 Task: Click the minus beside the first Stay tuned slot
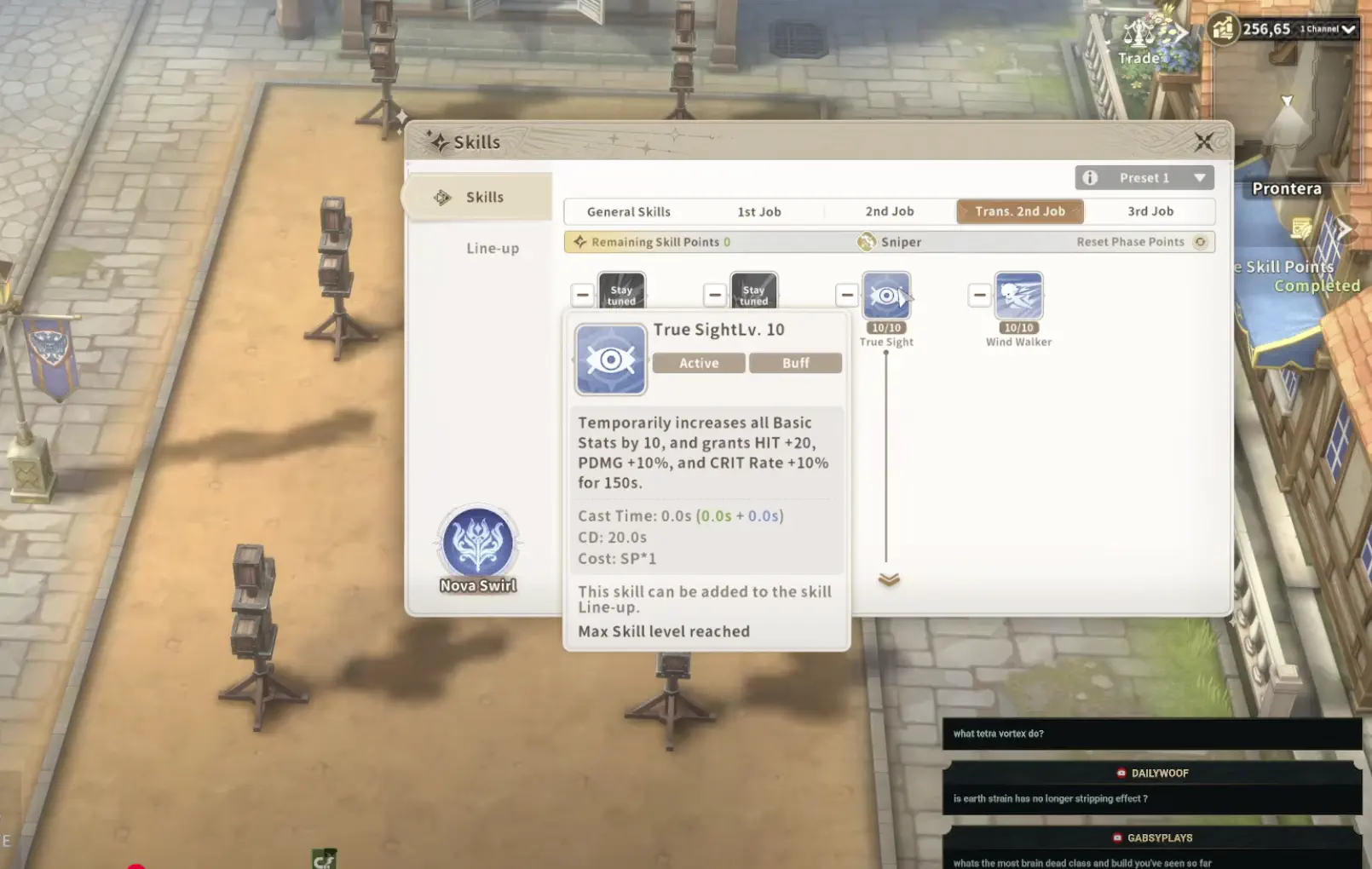tap(583, 294)
